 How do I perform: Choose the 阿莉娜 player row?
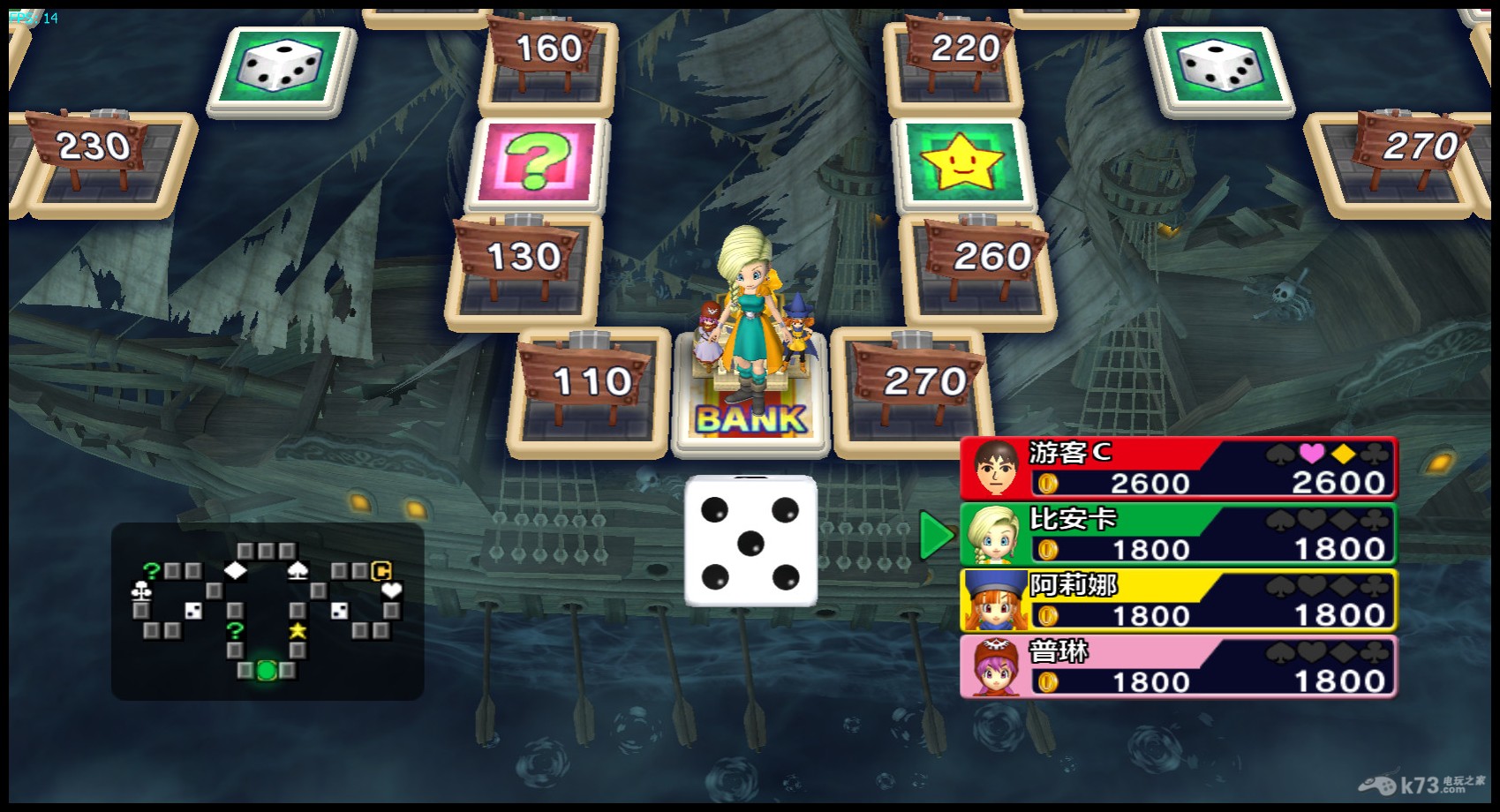1178,601
